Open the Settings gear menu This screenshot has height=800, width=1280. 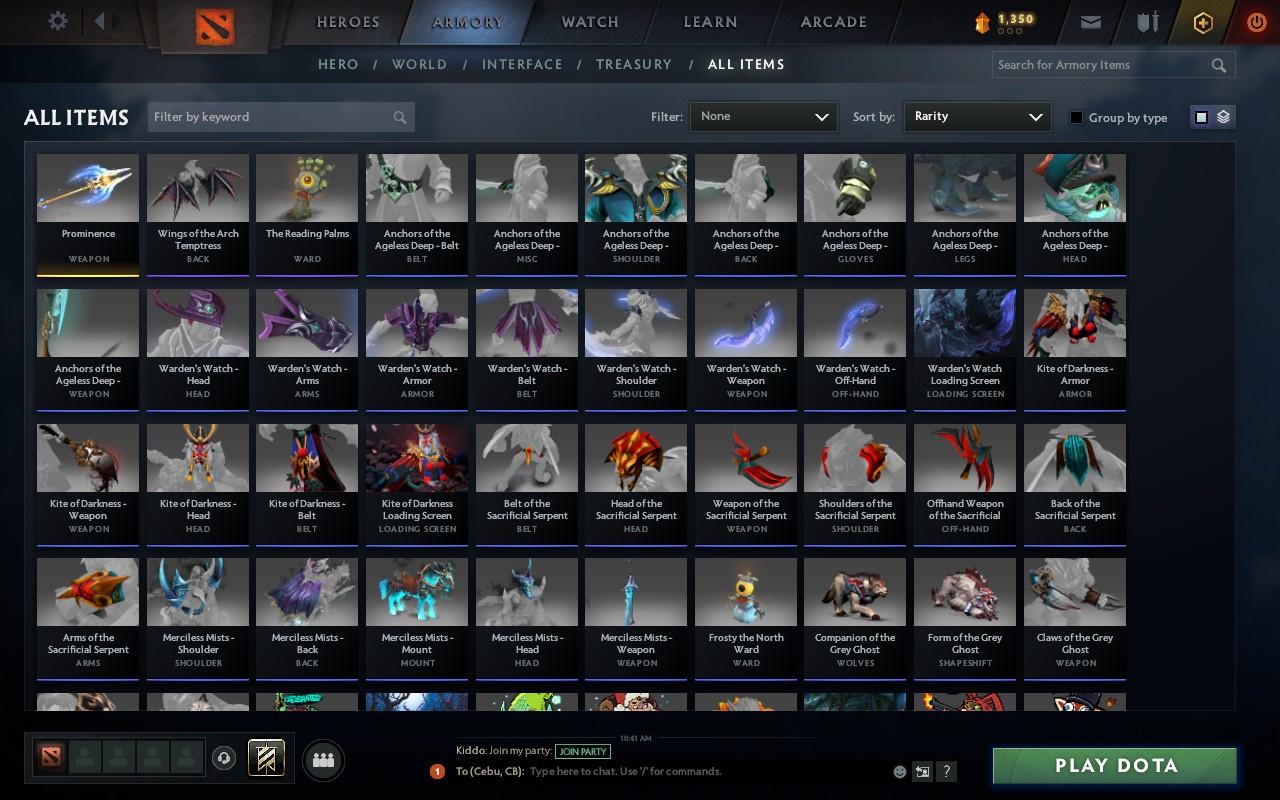coord(57,20)
